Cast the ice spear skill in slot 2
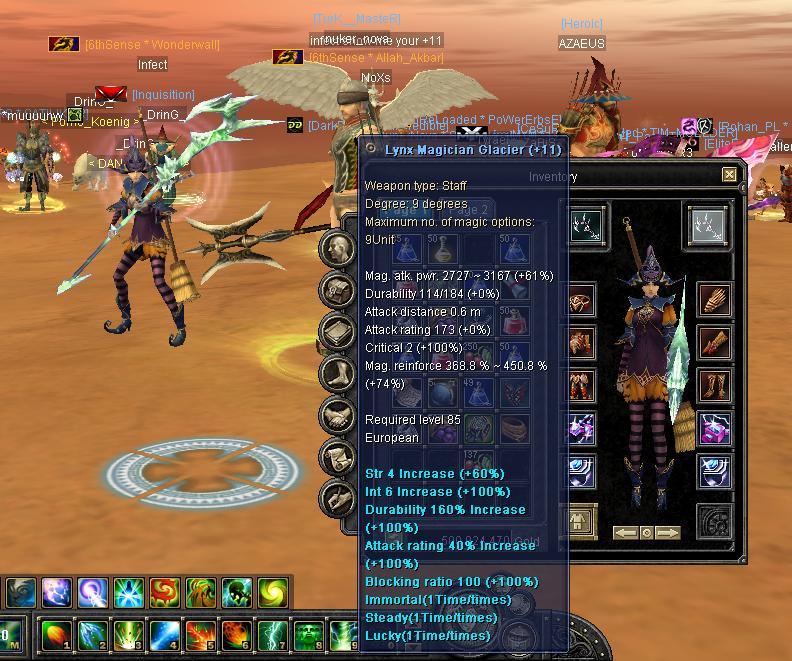Image resolution: width=792 pixels, height=661 pixels. pyautogui.click(x=91, y=636)
